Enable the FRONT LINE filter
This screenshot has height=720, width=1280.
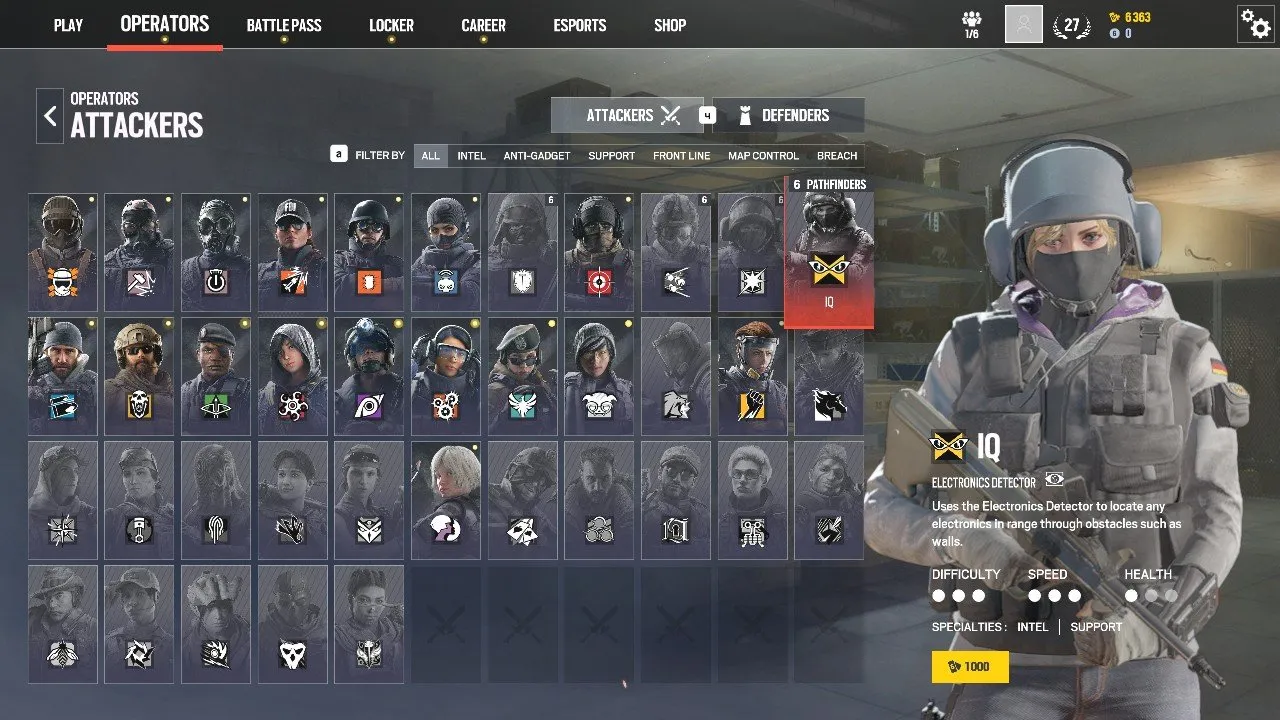pyautogui.click(x=681, y=156)
